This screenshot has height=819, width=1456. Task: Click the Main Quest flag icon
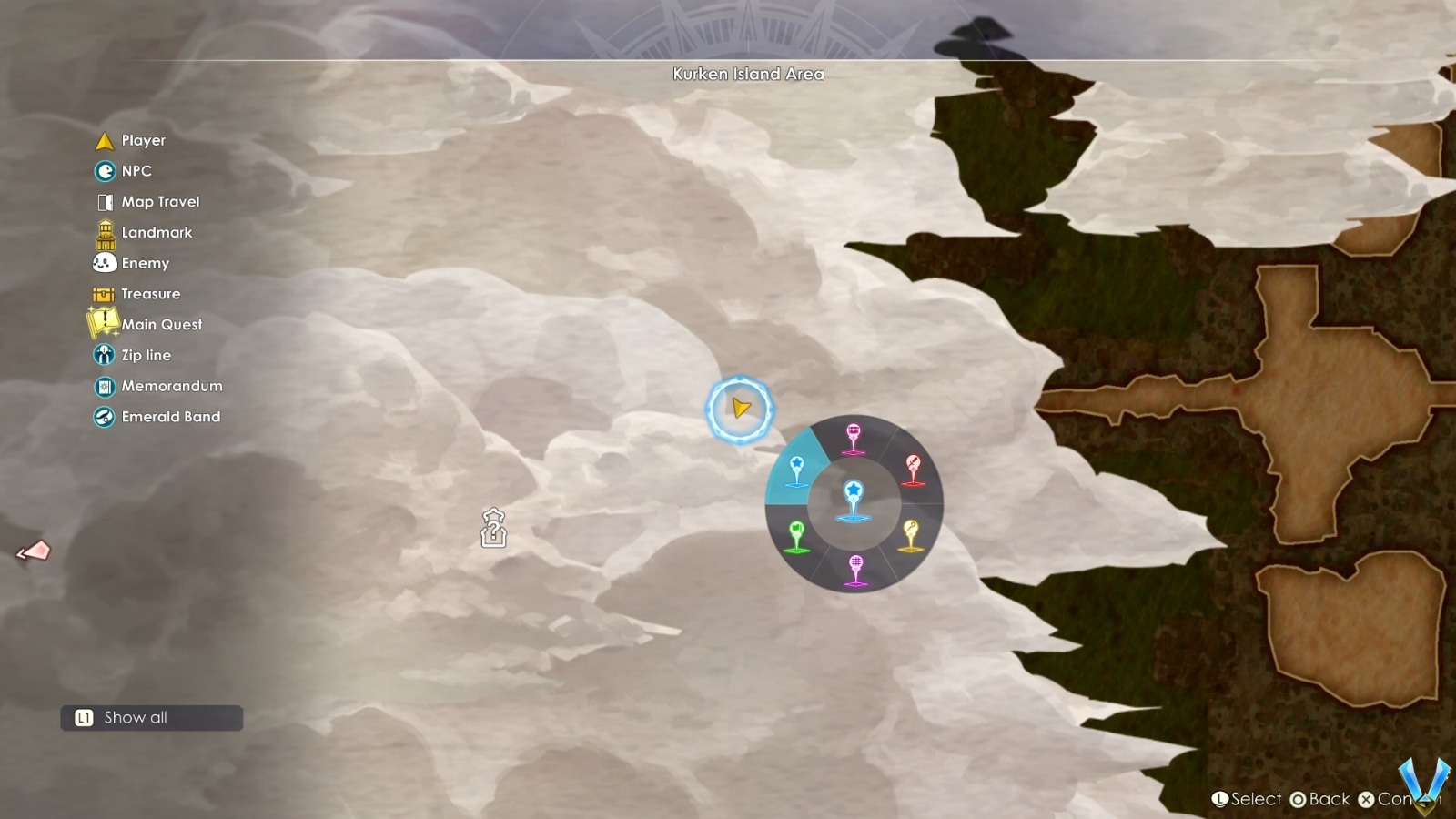click(104, 324)
